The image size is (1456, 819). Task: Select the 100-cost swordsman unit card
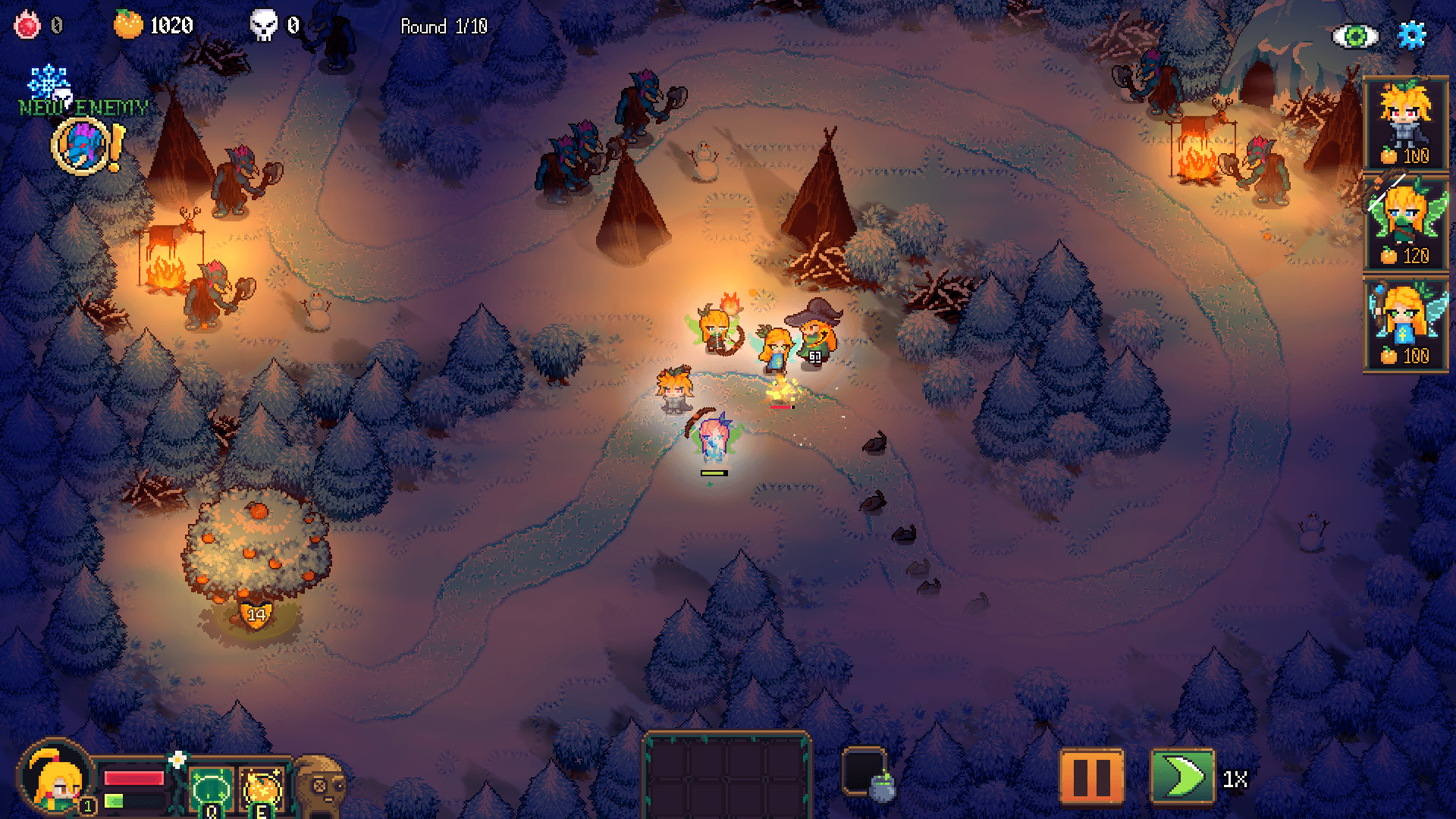(1407, 121)
